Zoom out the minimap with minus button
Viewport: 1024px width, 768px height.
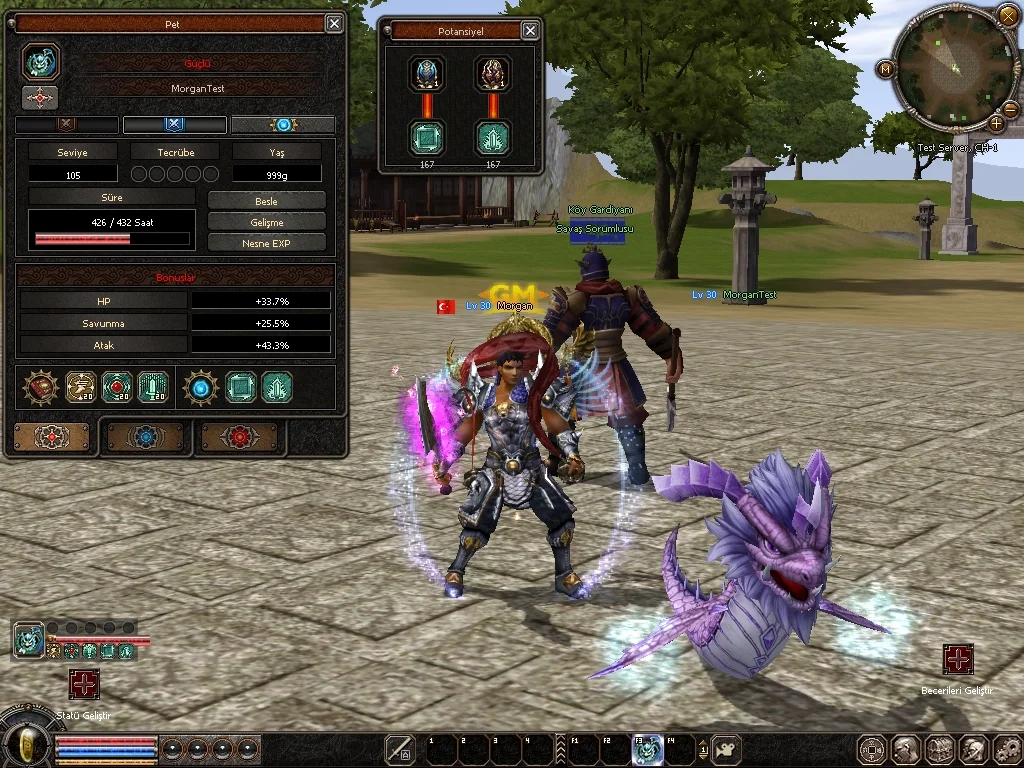[1009, 109]
